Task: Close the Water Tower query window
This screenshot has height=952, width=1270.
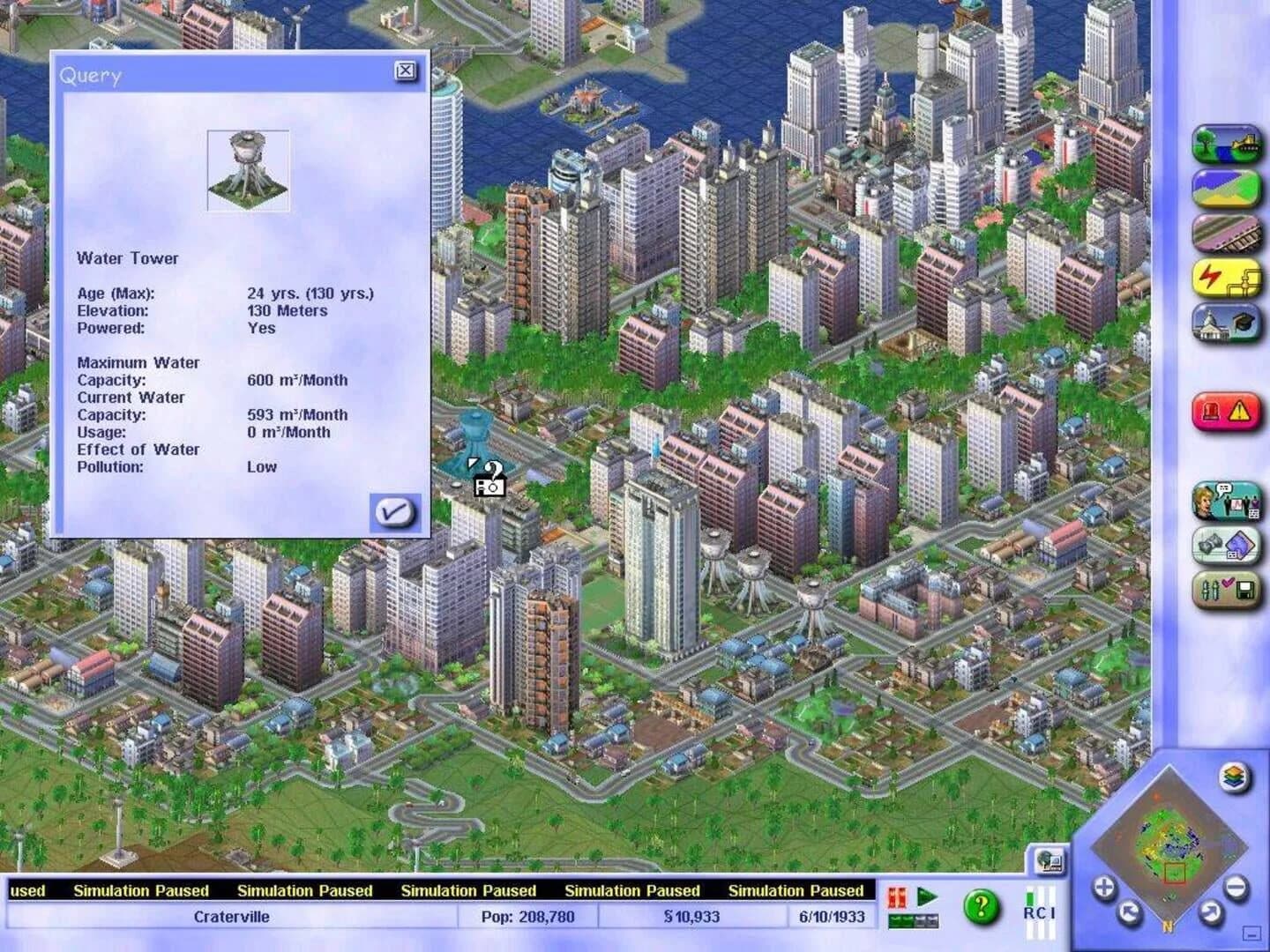Action: pyautogui.click(x=406, y=72)
